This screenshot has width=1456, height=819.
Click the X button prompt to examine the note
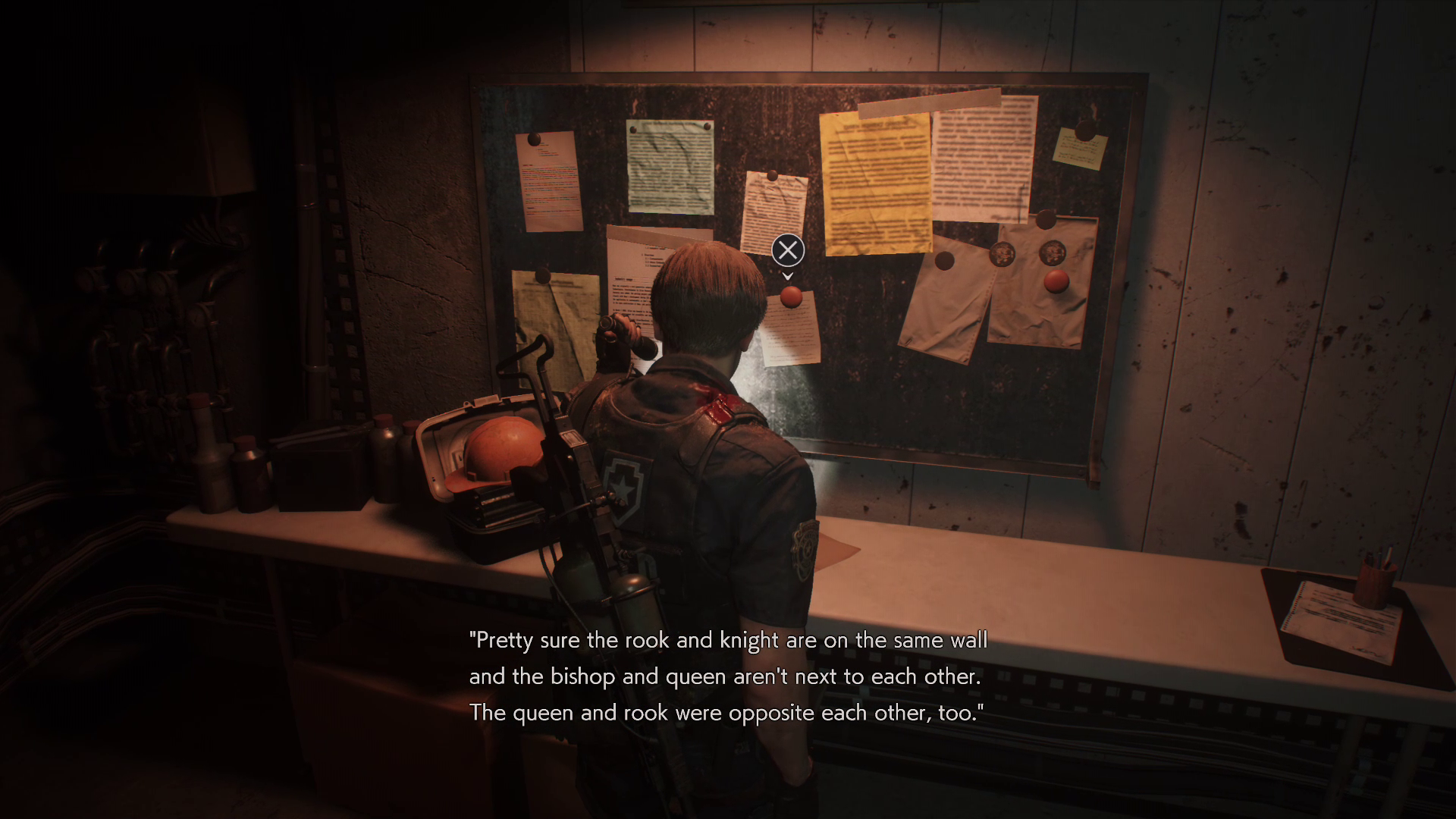pyautogui.click(x=786, y=251)
